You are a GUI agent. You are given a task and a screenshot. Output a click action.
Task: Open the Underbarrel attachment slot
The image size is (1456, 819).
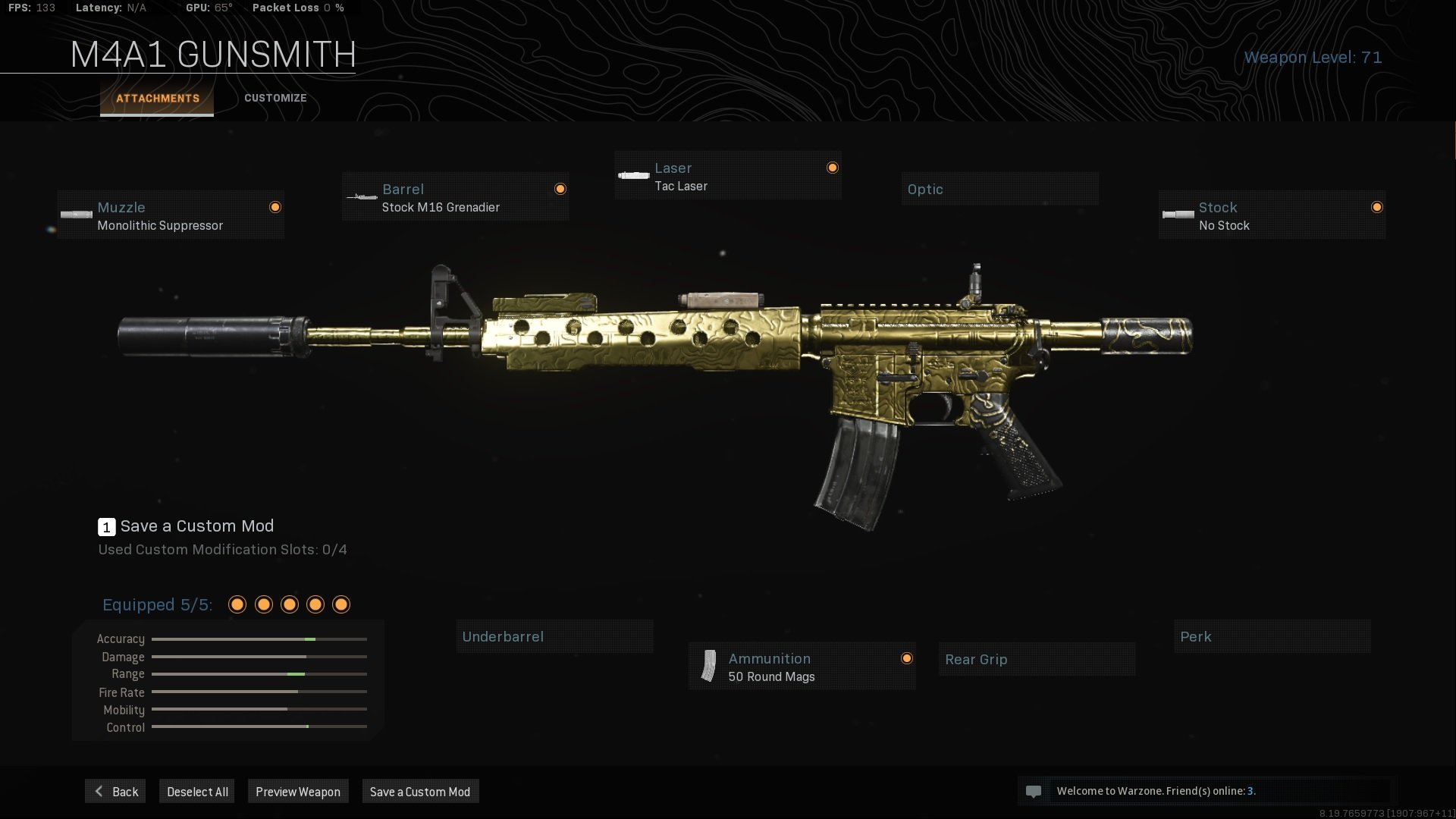554,636
